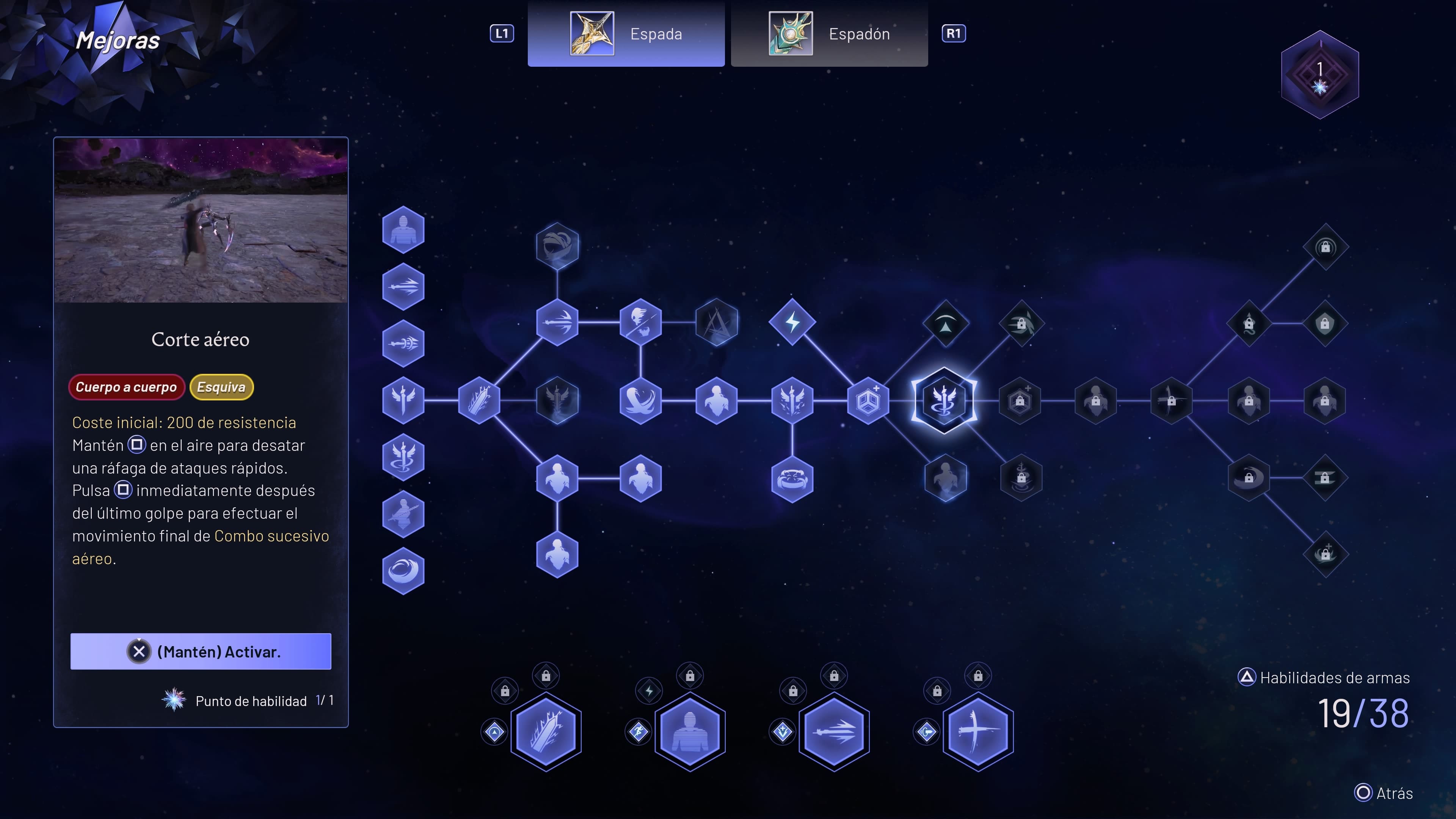Select the highlighted Corte aéreo skill node
The image size is (1456, 819).
944,400
